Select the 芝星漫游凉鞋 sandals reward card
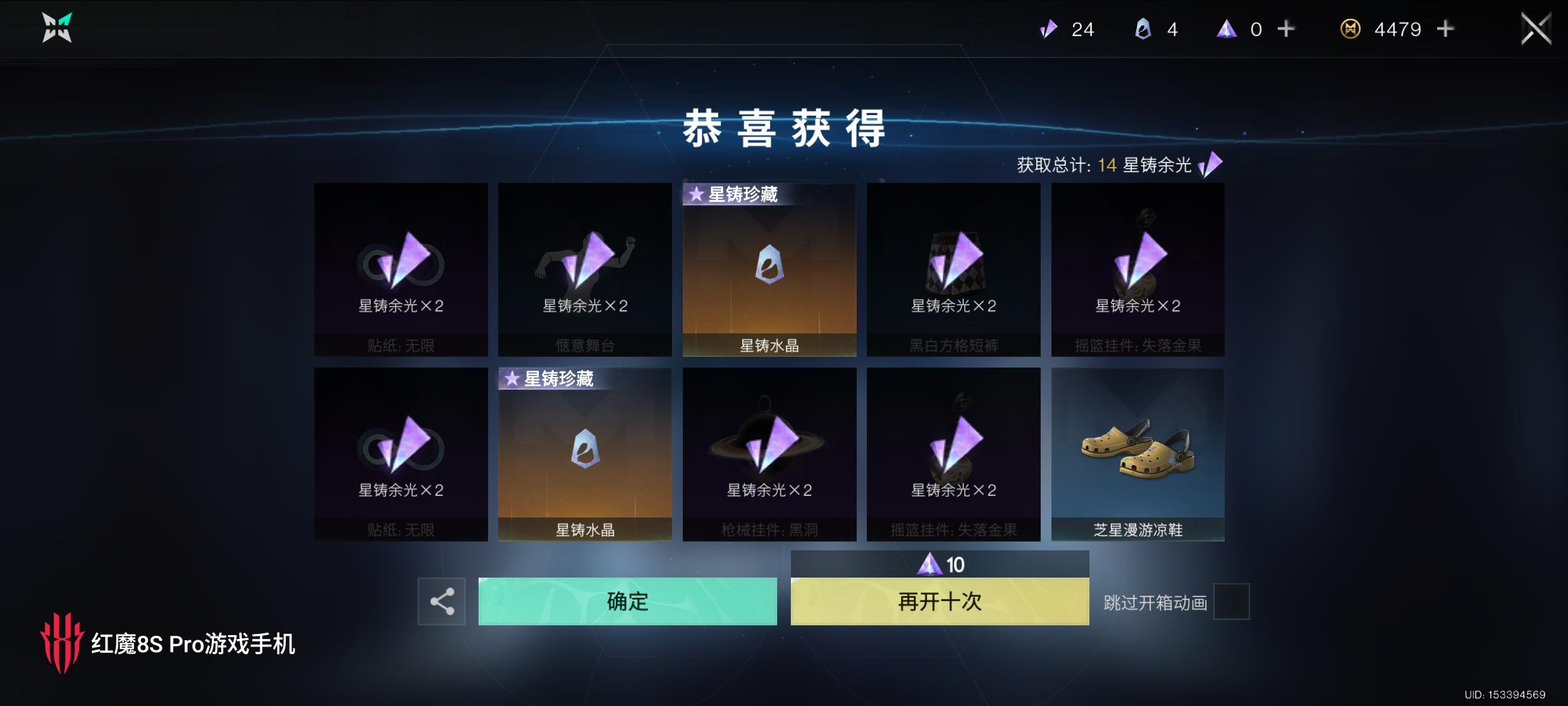This screenshot has height=706, width=1568. point(1137,454)
